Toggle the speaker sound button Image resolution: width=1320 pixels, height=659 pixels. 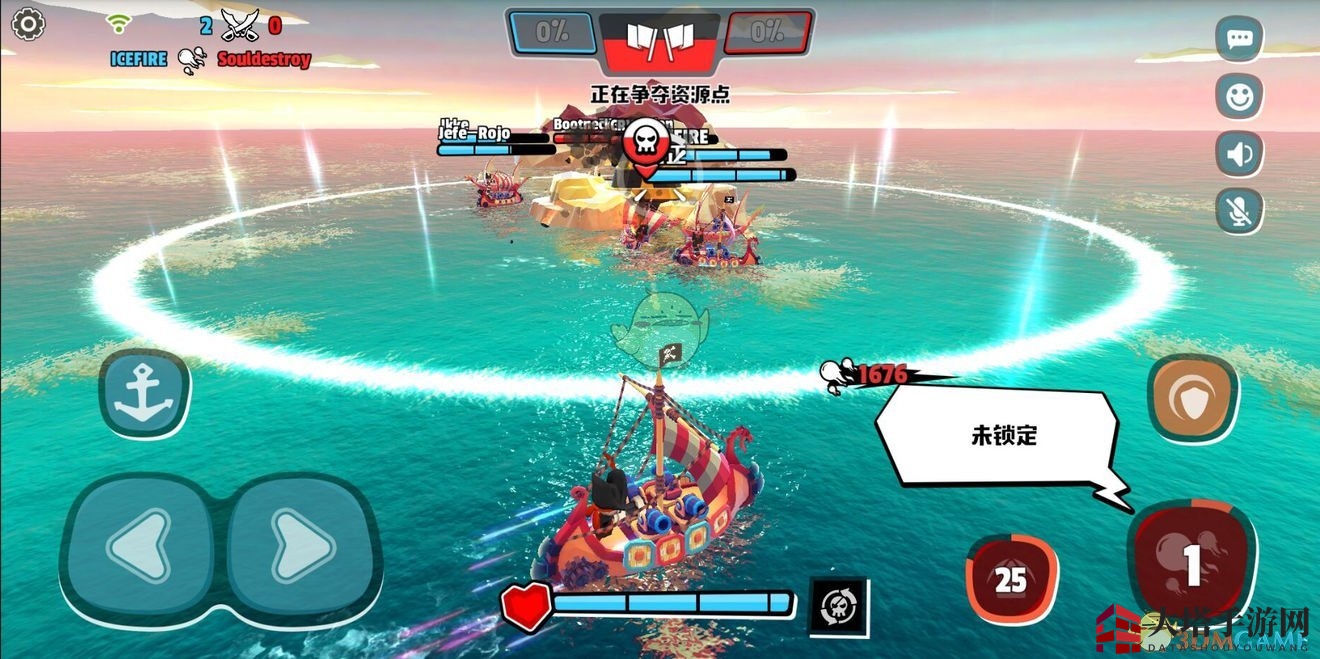1240,154
